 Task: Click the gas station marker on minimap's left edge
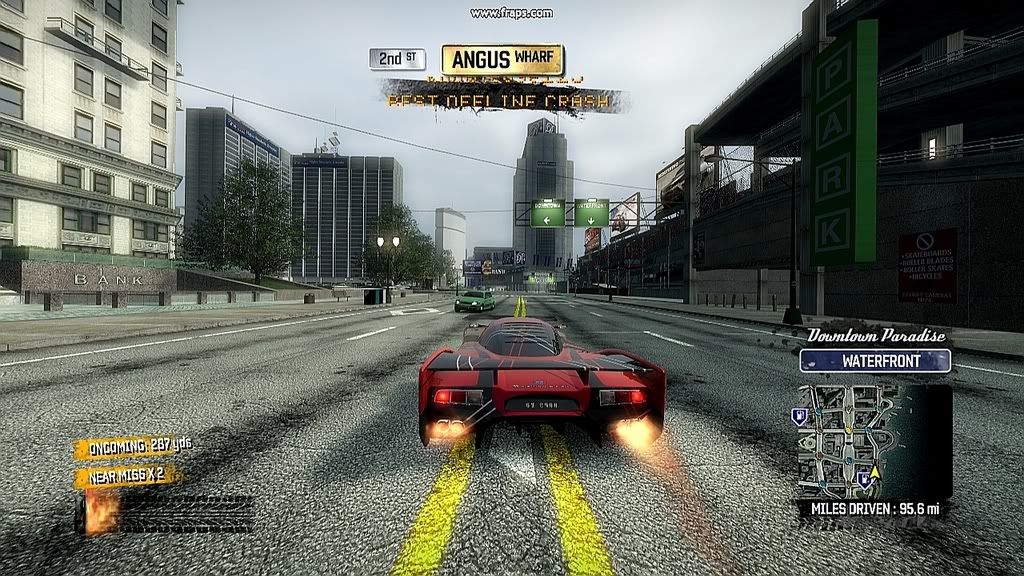click(799, 414)
